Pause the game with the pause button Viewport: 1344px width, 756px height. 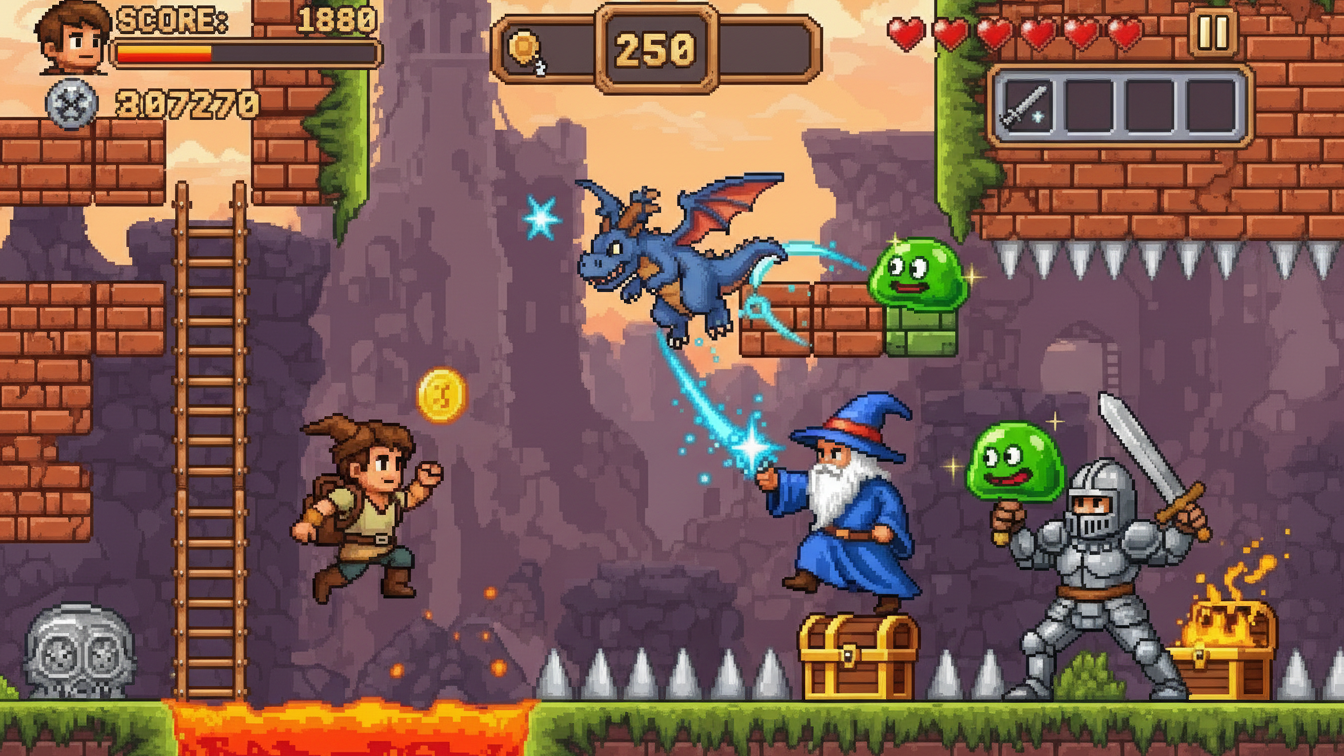pyautogui.click(x=1211, y=33)
